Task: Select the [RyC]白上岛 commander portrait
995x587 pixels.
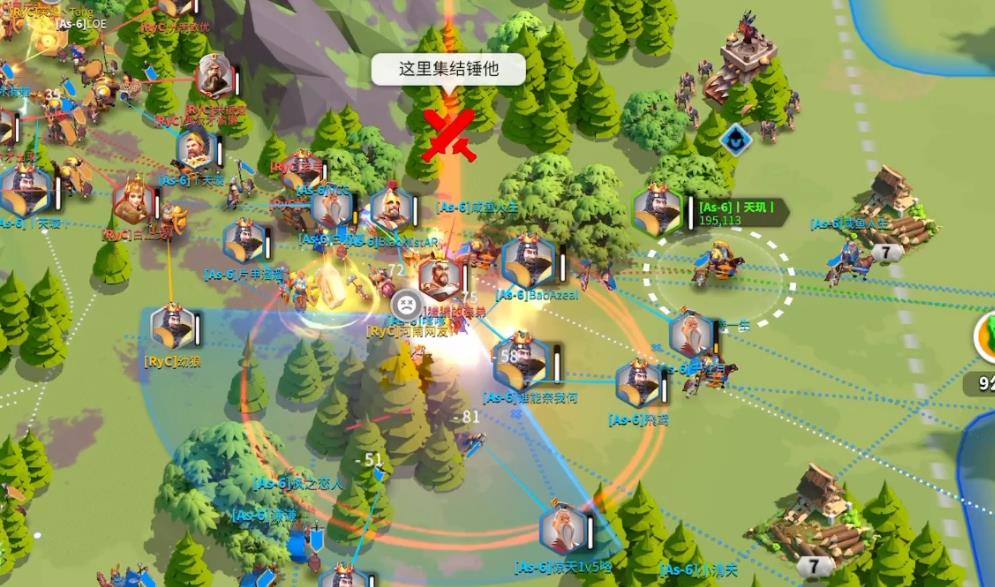Action: point(133,202)
